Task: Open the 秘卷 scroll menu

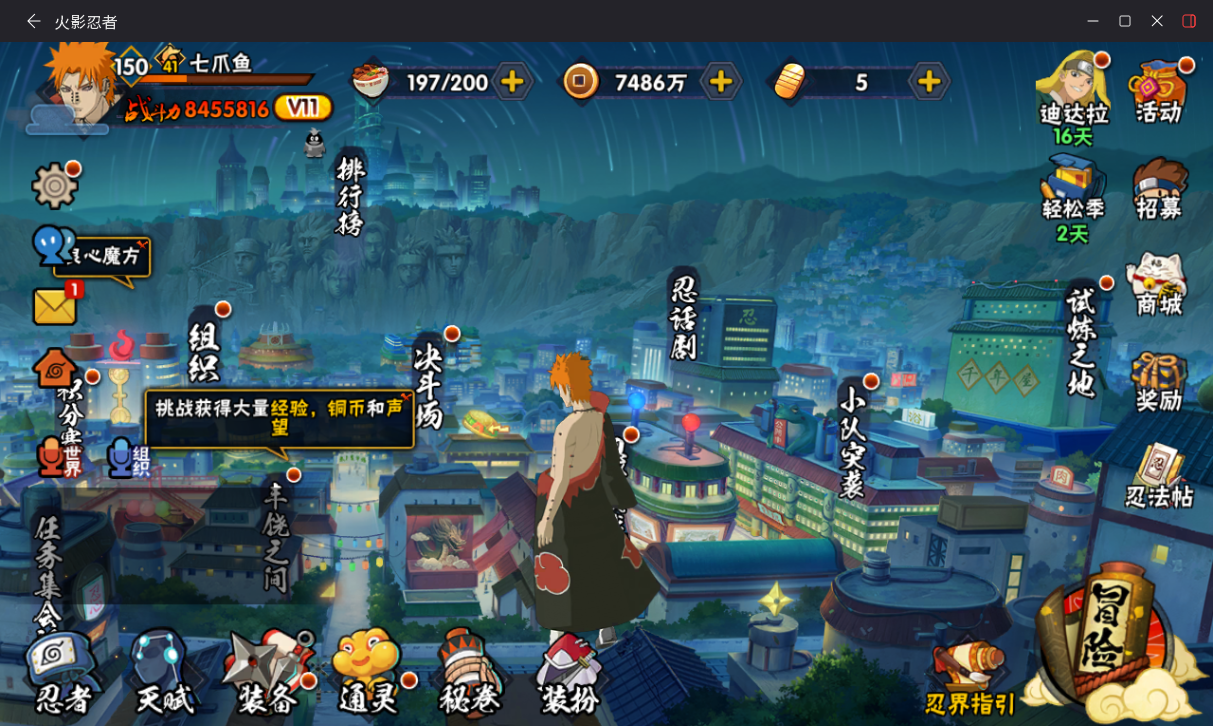Action: pos(469,673)
